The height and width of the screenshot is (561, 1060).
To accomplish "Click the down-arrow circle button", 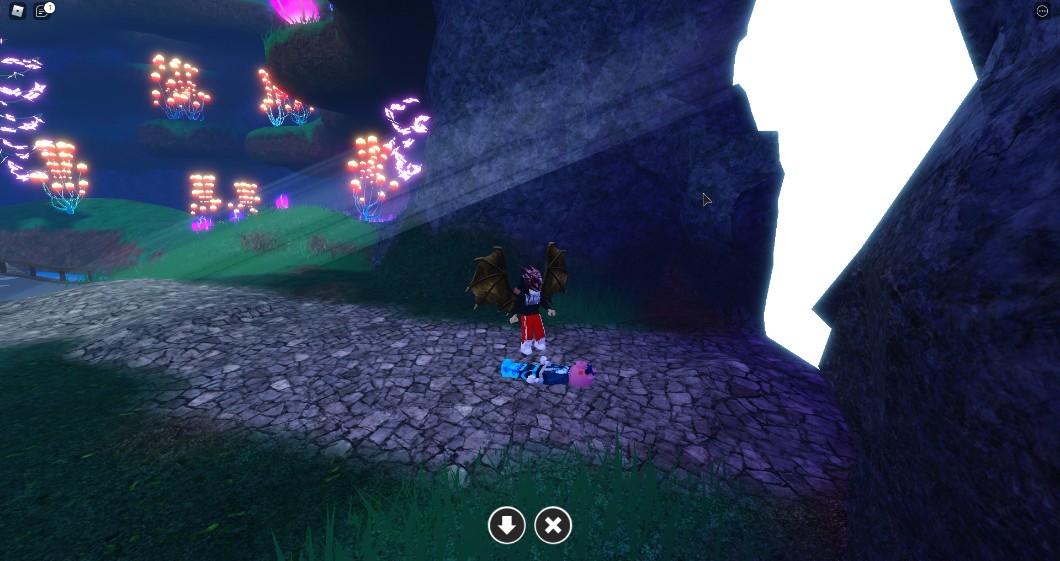I will (507, 525).
